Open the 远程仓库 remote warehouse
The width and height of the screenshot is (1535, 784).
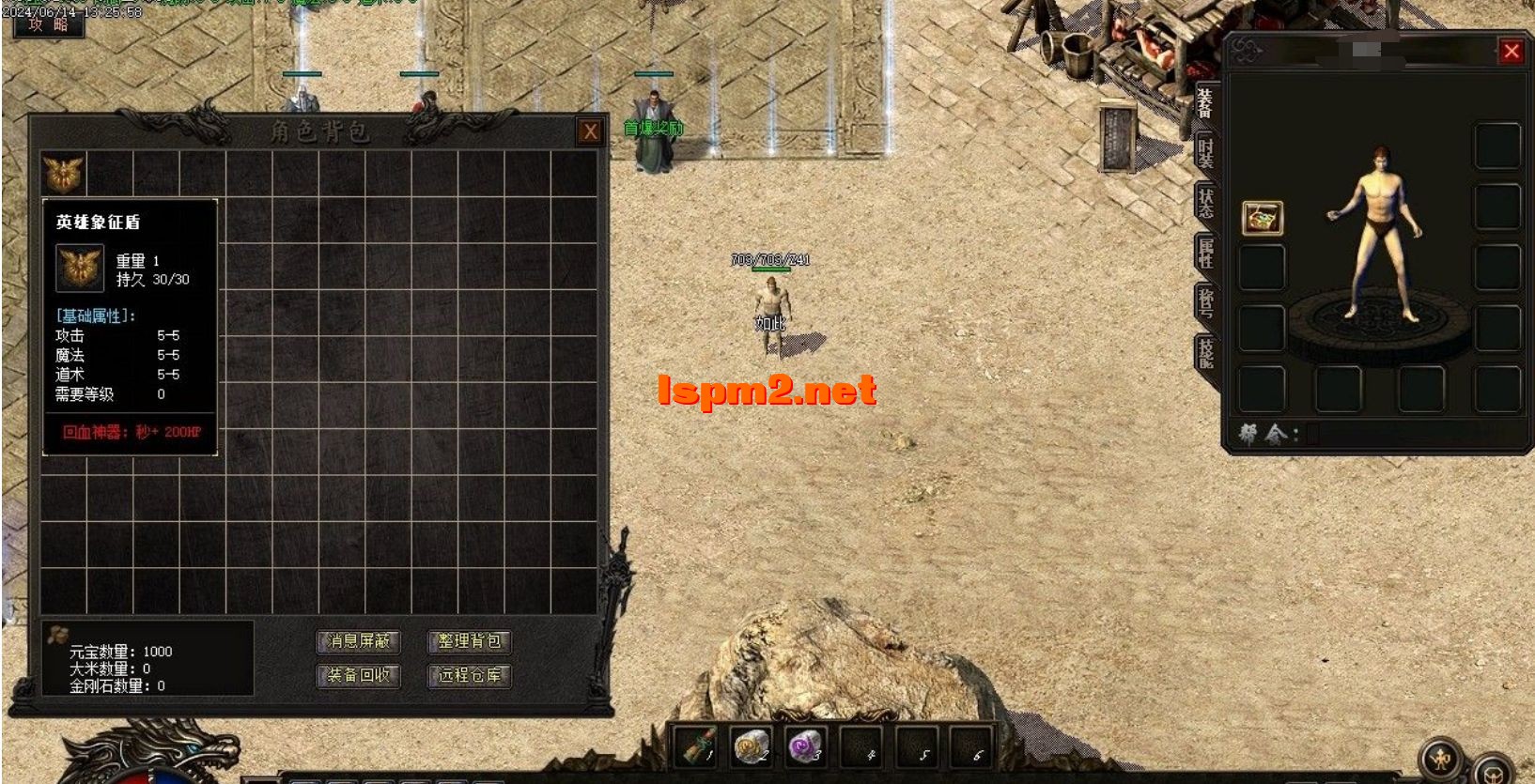pyautogui.click(x=470, y=675)
